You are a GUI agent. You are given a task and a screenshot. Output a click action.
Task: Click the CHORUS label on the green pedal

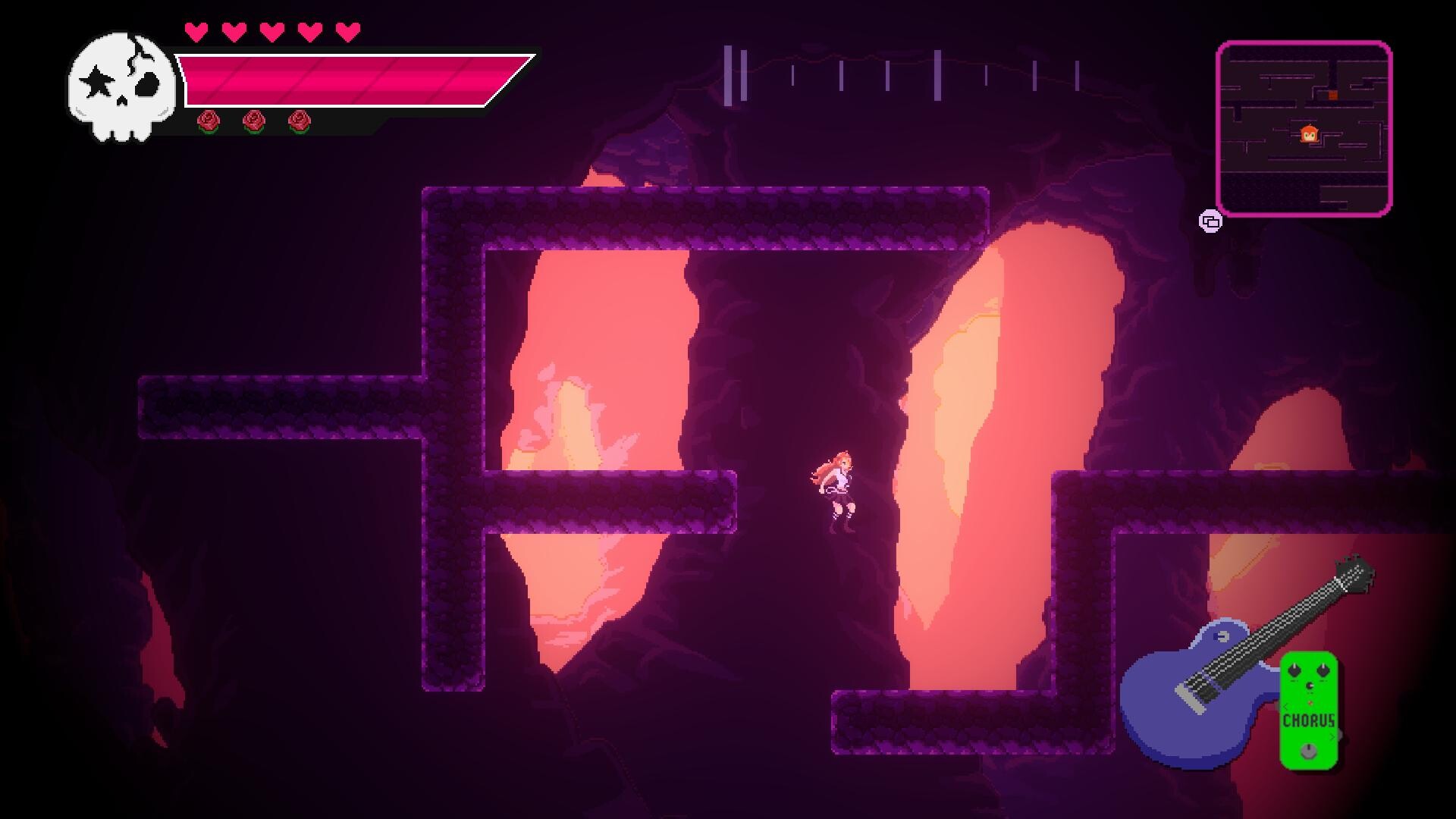[1309, 720]
